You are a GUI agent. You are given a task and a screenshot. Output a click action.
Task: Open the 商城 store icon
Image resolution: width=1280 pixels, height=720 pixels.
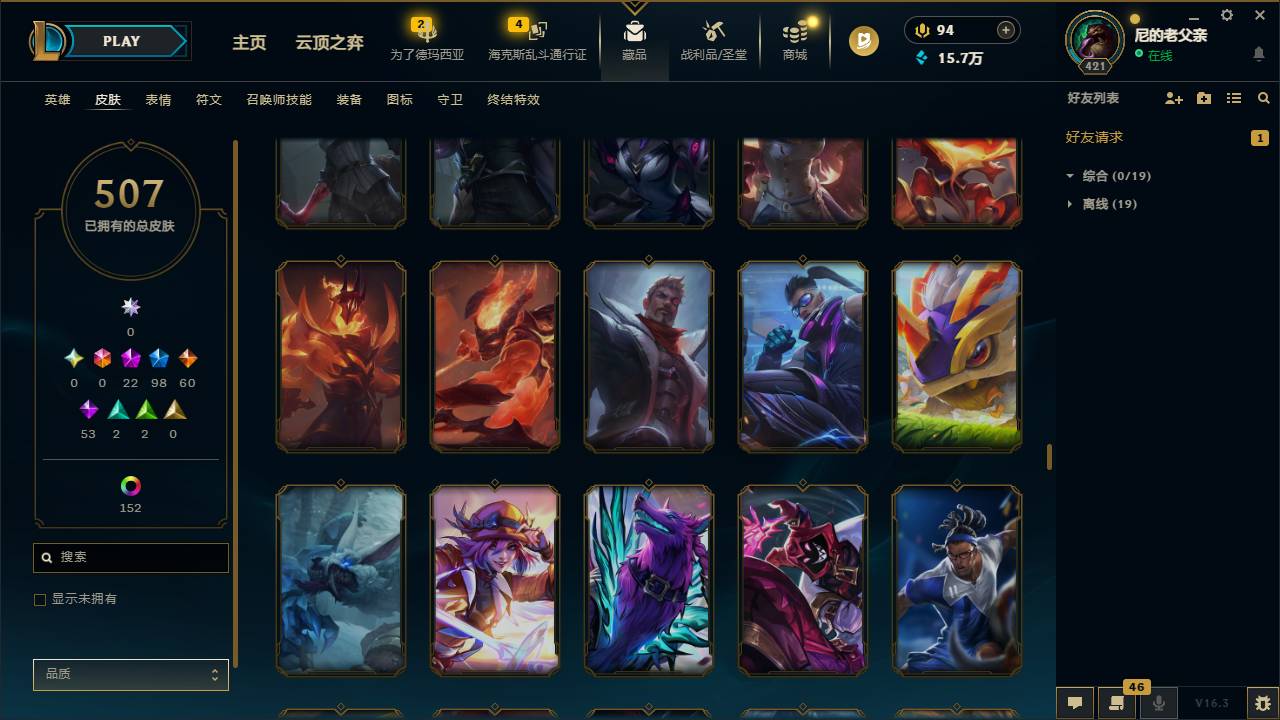[794, 38]
